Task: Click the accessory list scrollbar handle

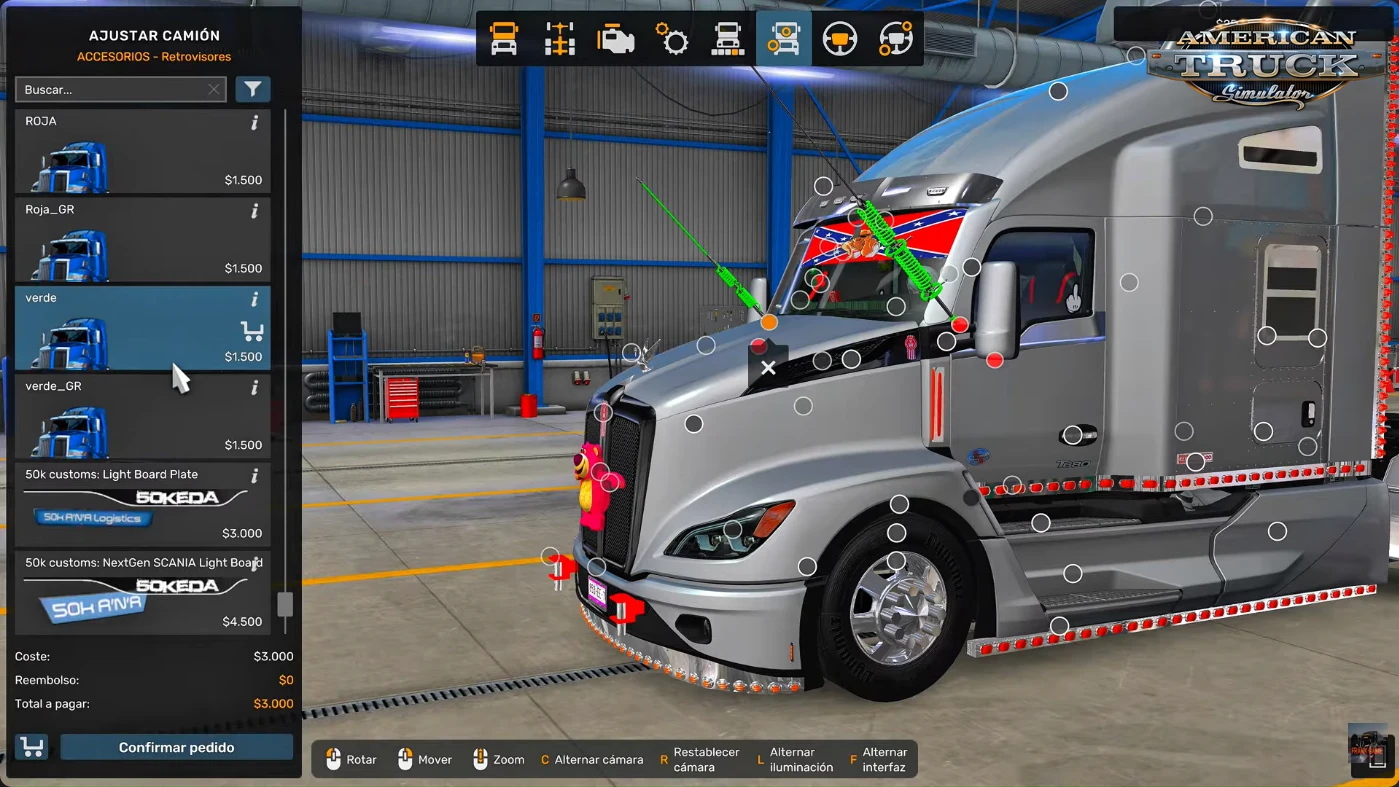Action: tap(285, 604)
